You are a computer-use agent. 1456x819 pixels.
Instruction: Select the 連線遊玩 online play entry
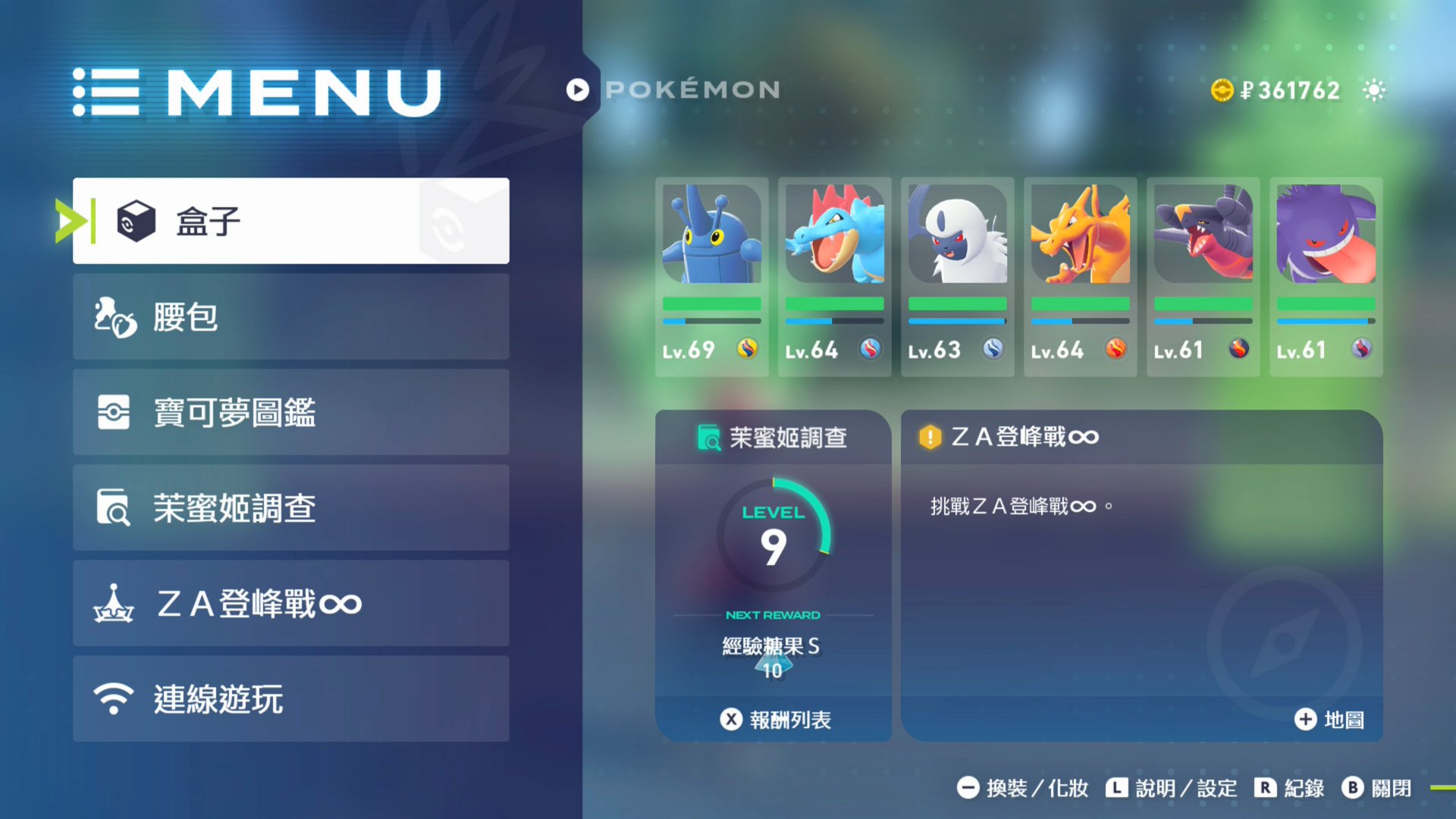click(x=290, y=698)
